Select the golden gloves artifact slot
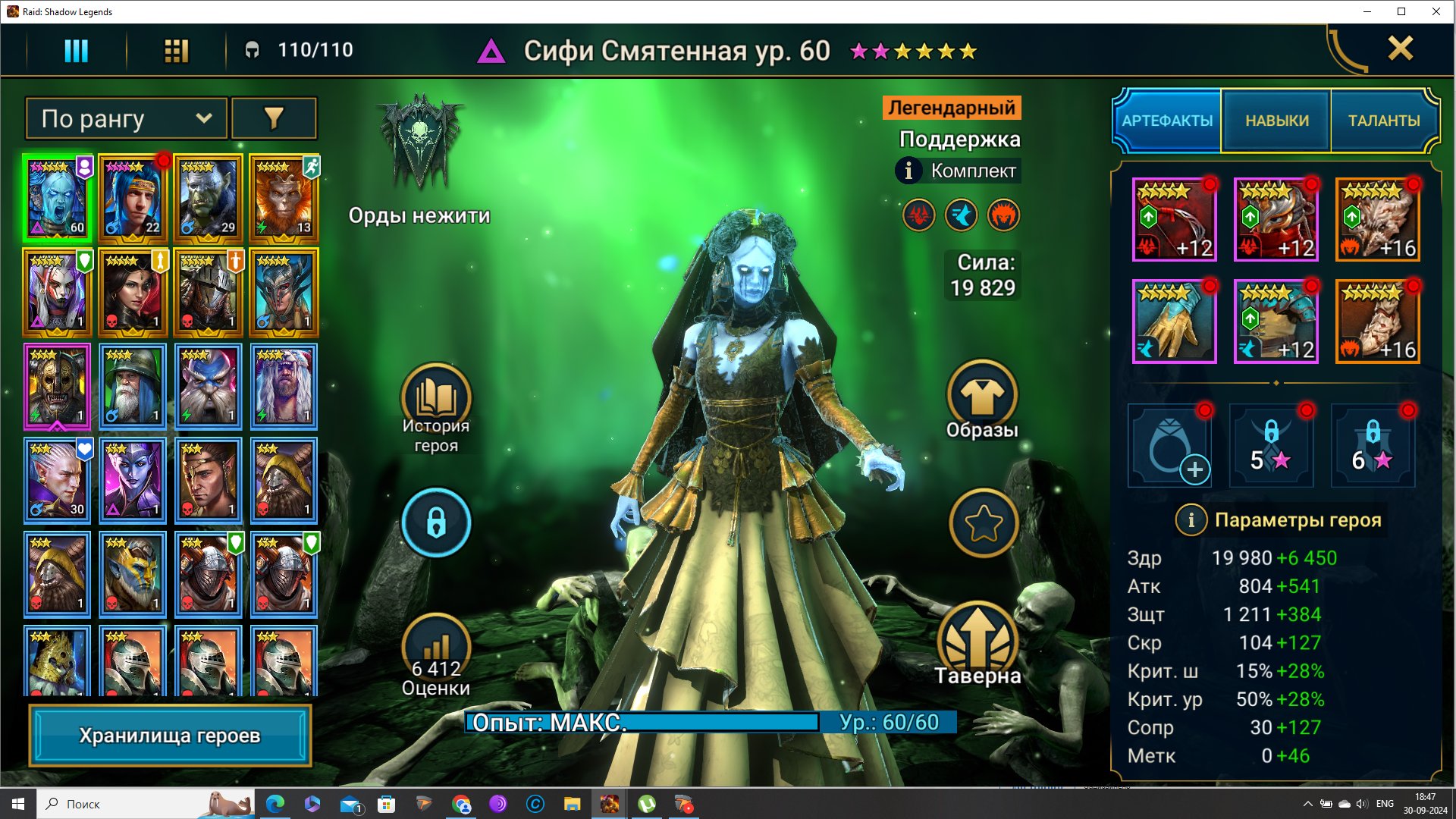This screenshot has width=1456, height=819. coord(1174,322)
